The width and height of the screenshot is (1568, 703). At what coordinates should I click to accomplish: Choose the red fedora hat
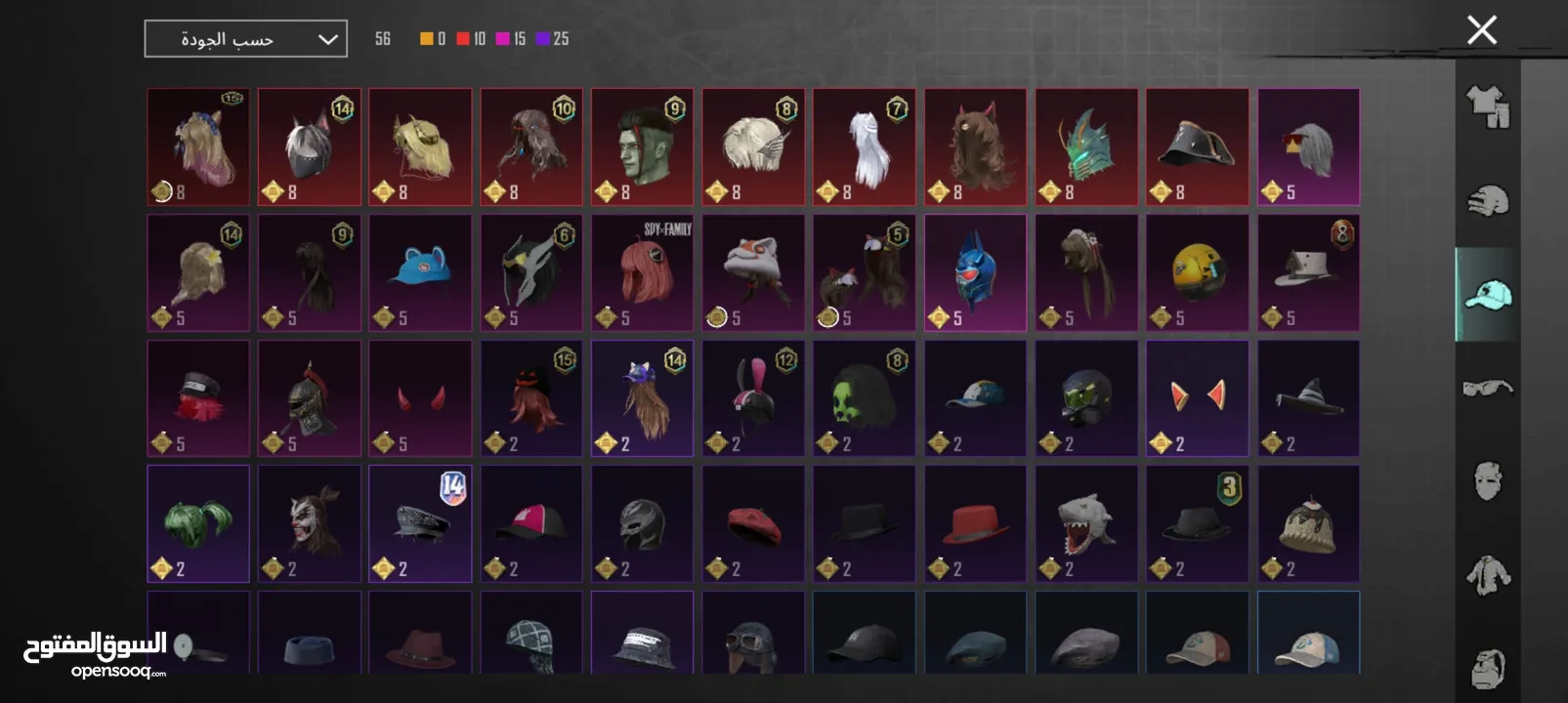(975, 523)
